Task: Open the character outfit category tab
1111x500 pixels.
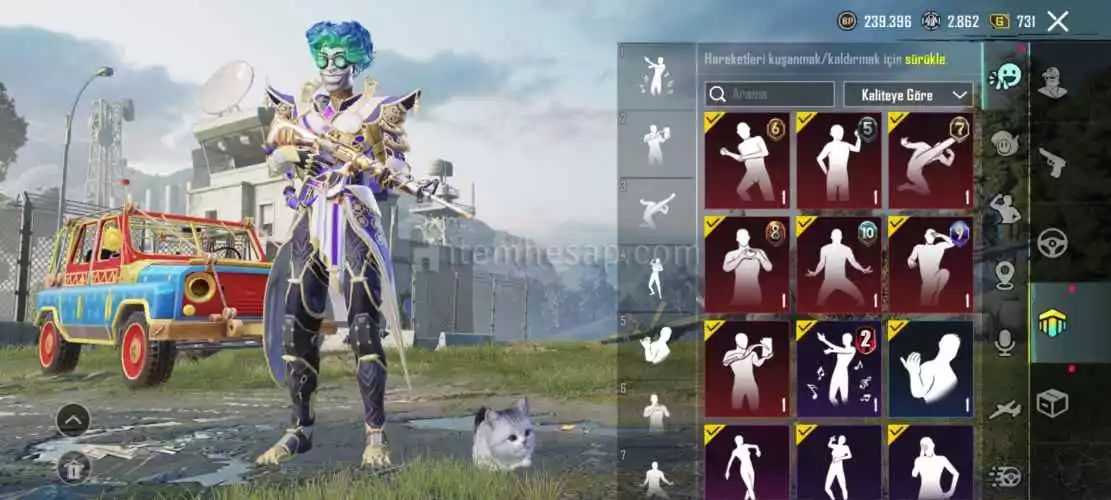Action: (1052, 82)
